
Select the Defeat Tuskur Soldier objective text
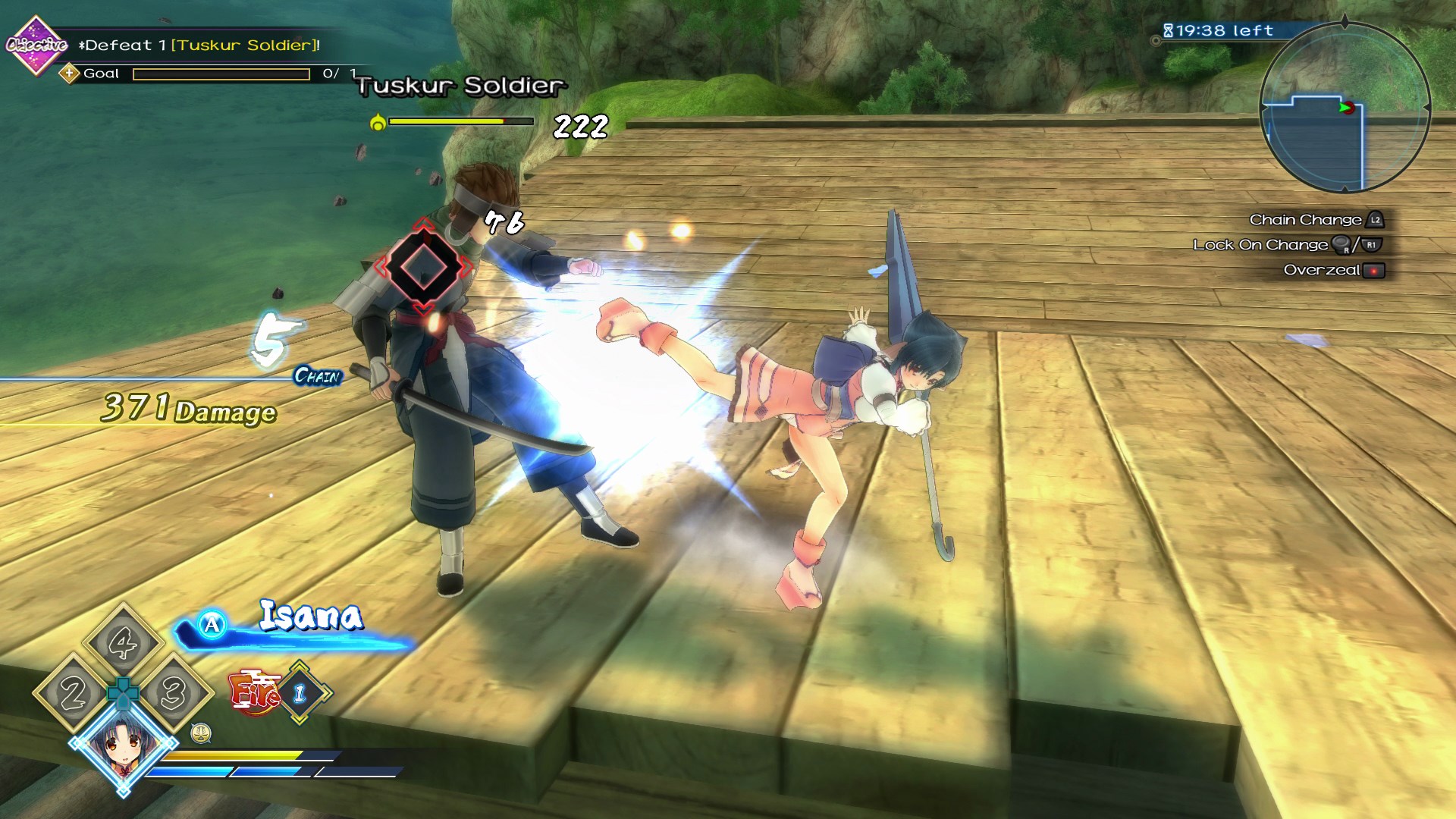[199, 45]
